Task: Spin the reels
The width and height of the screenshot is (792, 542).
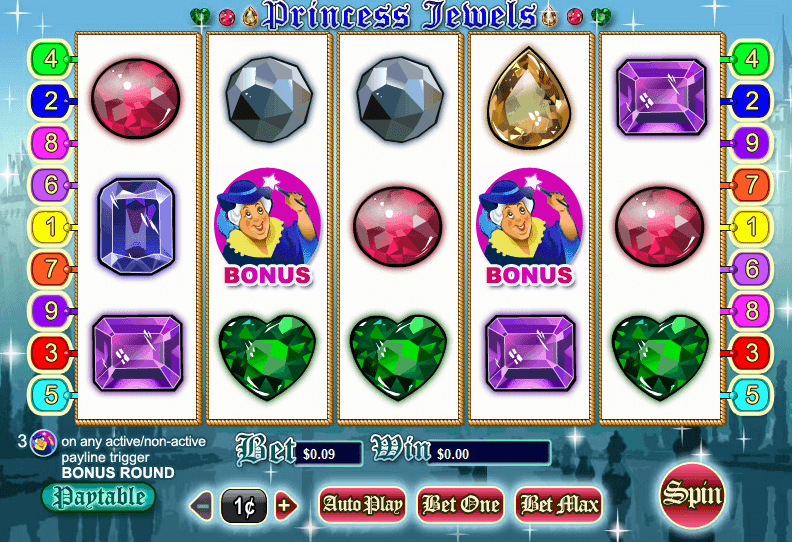Action: click(x=693, y=495)
